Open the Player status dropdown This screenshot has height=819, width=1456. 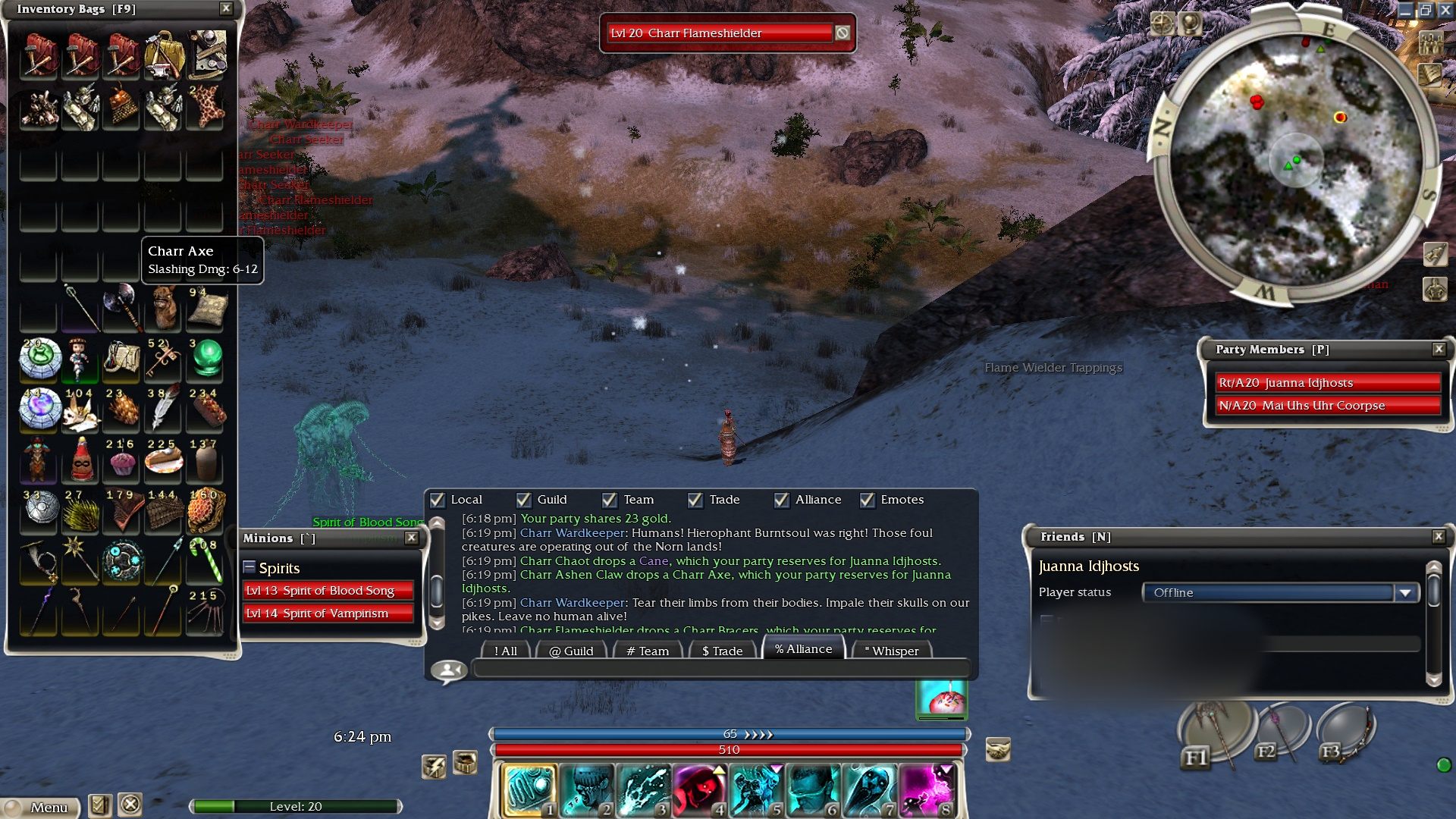click(x=1405, y=592)
